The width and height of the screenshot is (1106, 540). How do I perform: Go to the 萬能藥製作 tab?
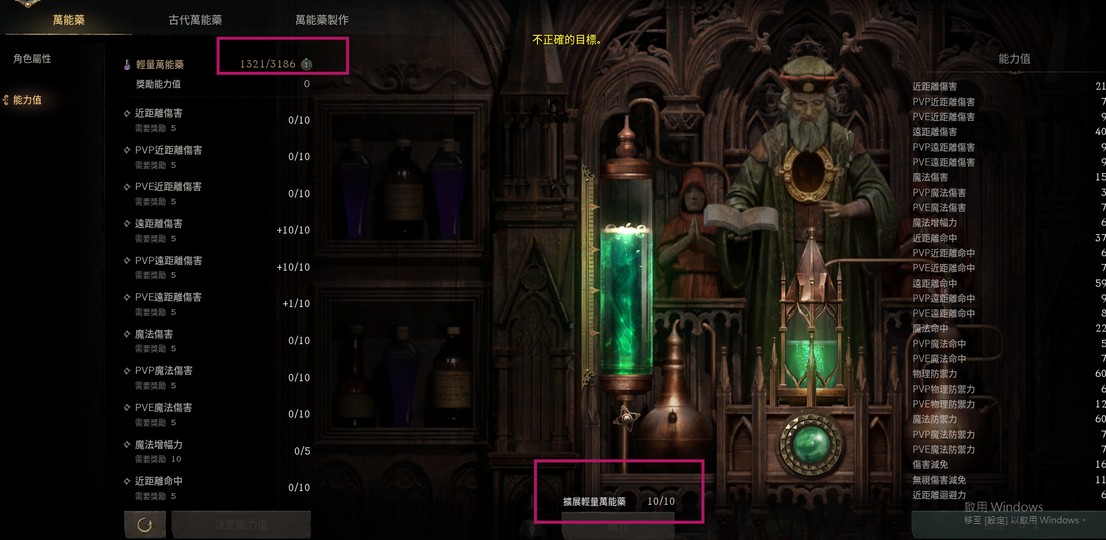[x=322, y=19]
